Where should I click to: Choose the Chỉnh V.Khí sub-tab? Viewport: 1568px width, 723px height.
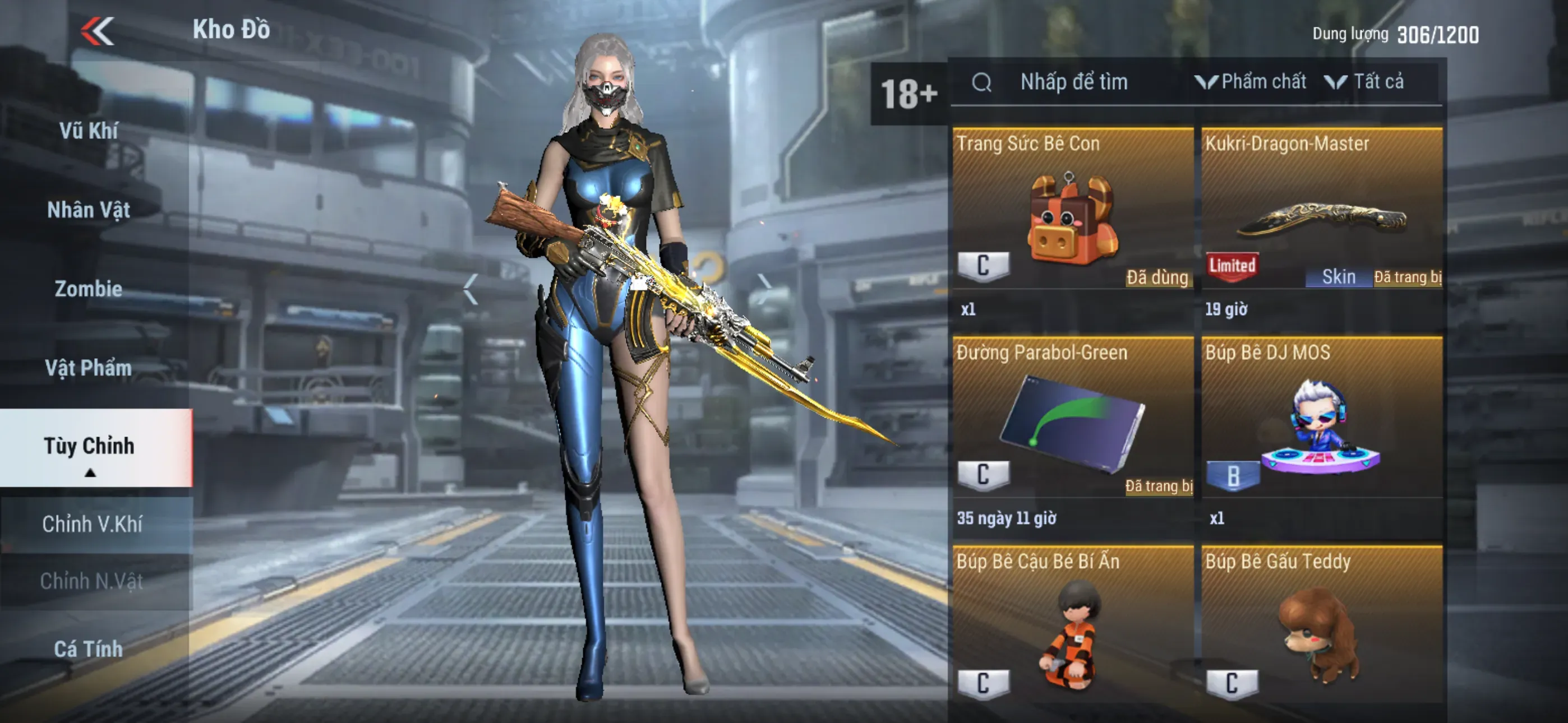click(x=93, y=524)
